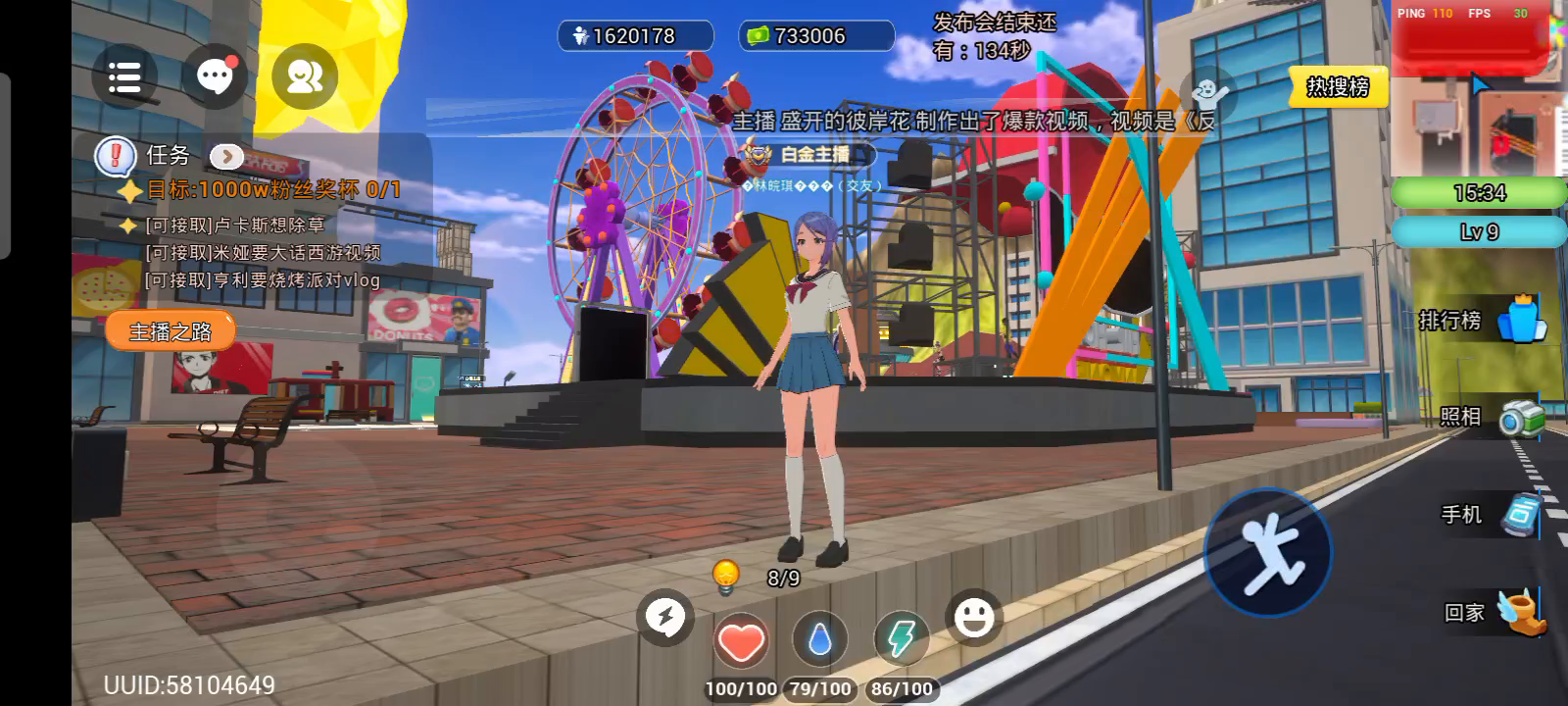Tap the blue water drop status icon
This screenshot has width=1568, height=706.
point(820,641)
